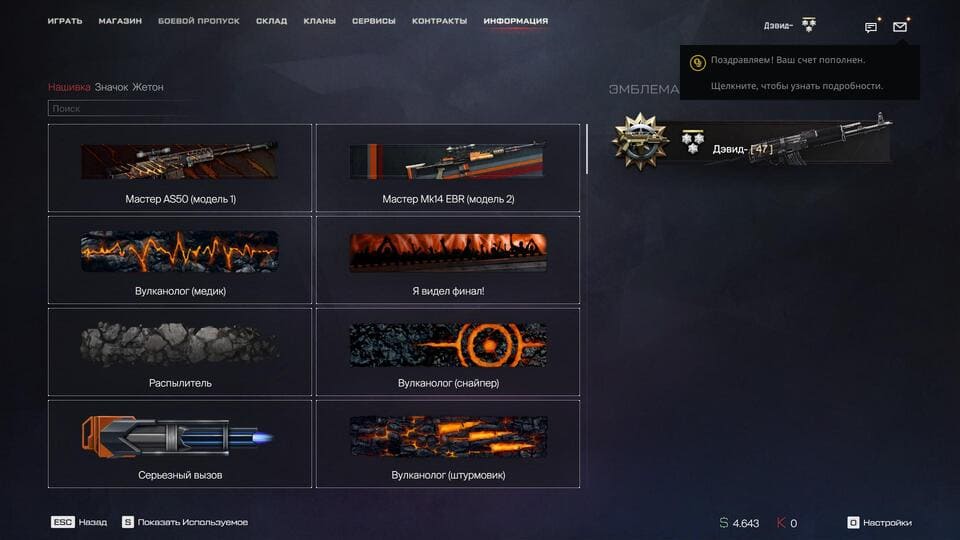The height and width of the screenshot is (540, 960).
Task: Select the Мастер AS50 (модель 1) patch
Action: click(181, 168)
